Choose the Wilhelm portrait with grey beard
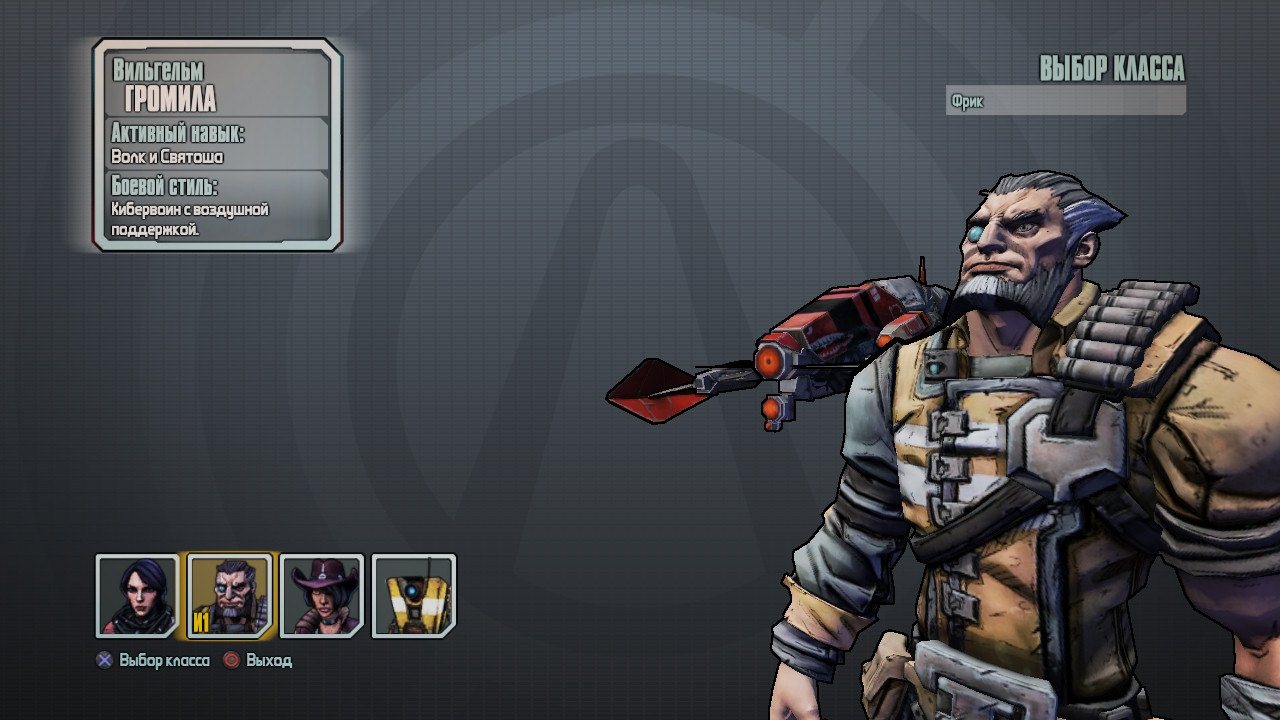 click(x=229, y=596)
